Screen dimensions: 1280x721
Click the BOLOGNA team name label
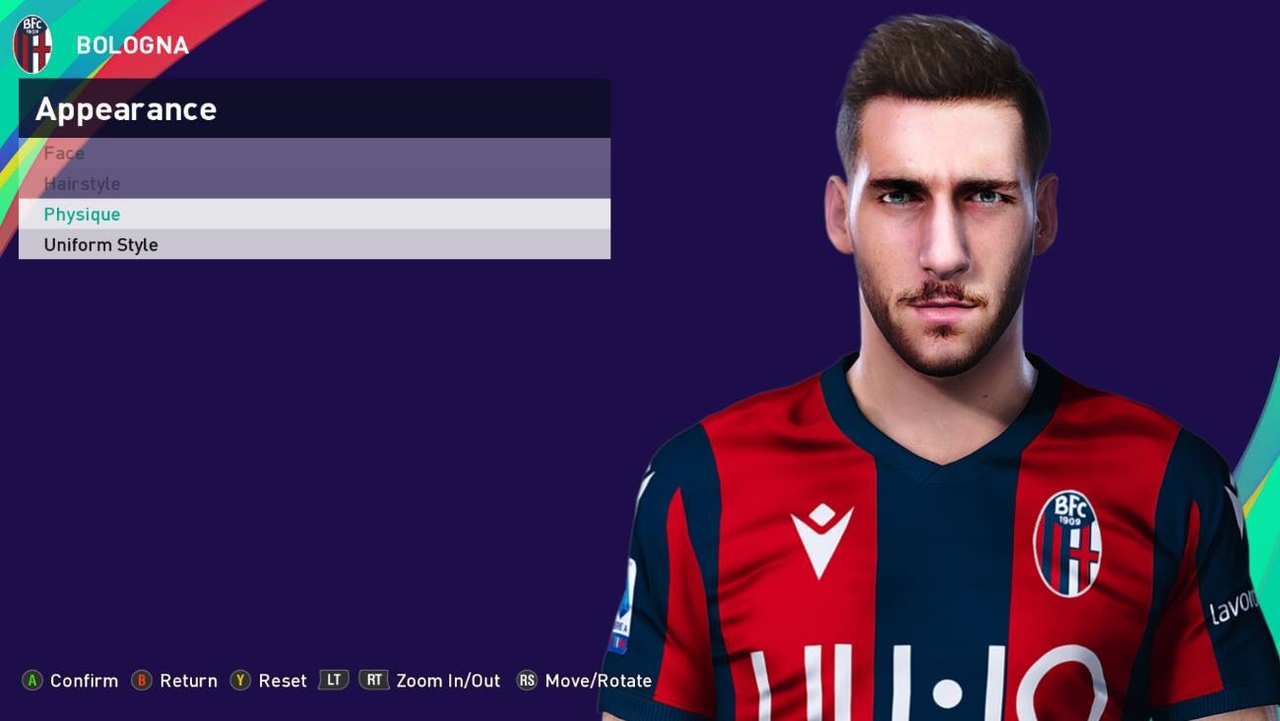click(x=131, y=44)
